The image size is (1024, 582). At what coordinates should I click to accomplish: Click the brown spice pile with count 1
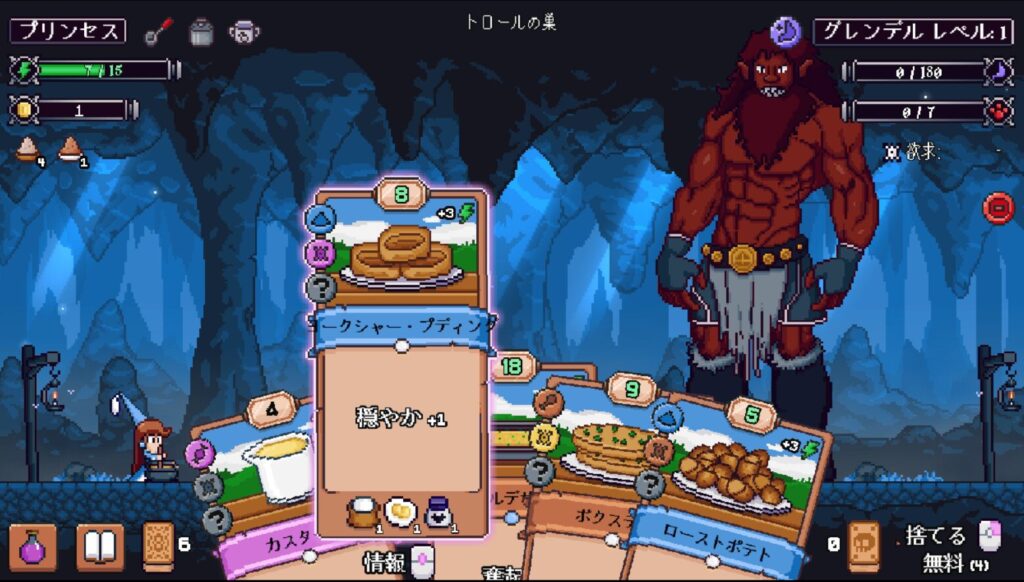(69, 150)
